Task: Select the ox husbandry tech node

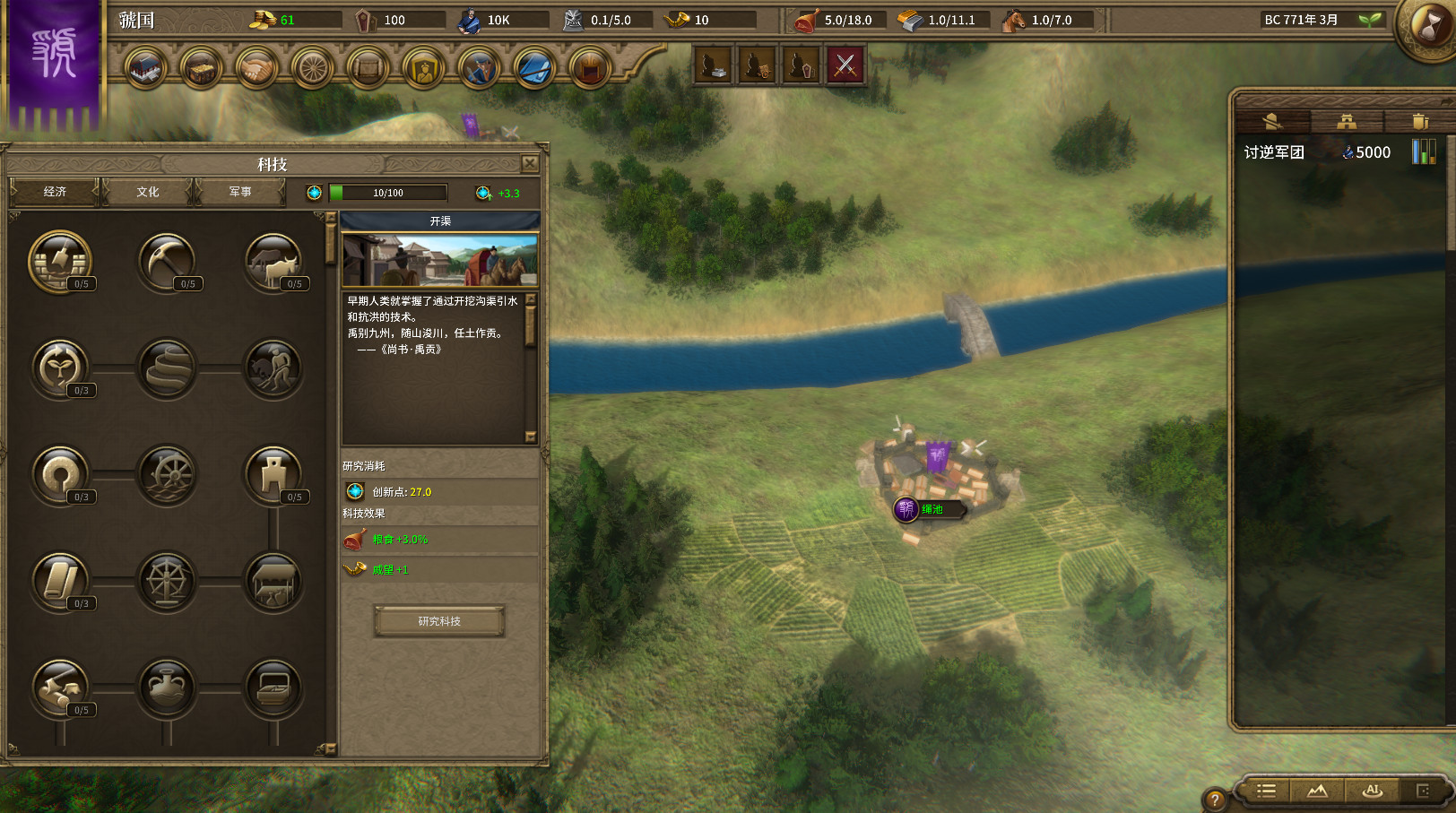Action: [x=273, y=261]
